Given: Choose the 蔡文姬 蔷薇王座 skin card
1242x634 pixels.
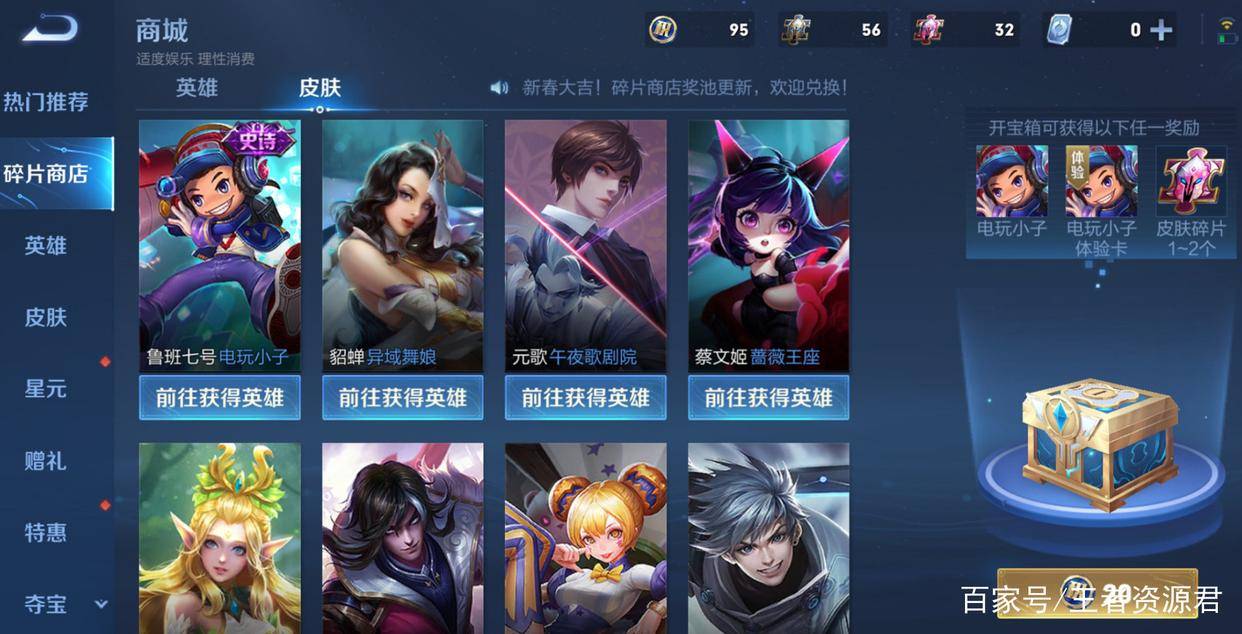Looking at the screenshot, I should click(768, 245).
